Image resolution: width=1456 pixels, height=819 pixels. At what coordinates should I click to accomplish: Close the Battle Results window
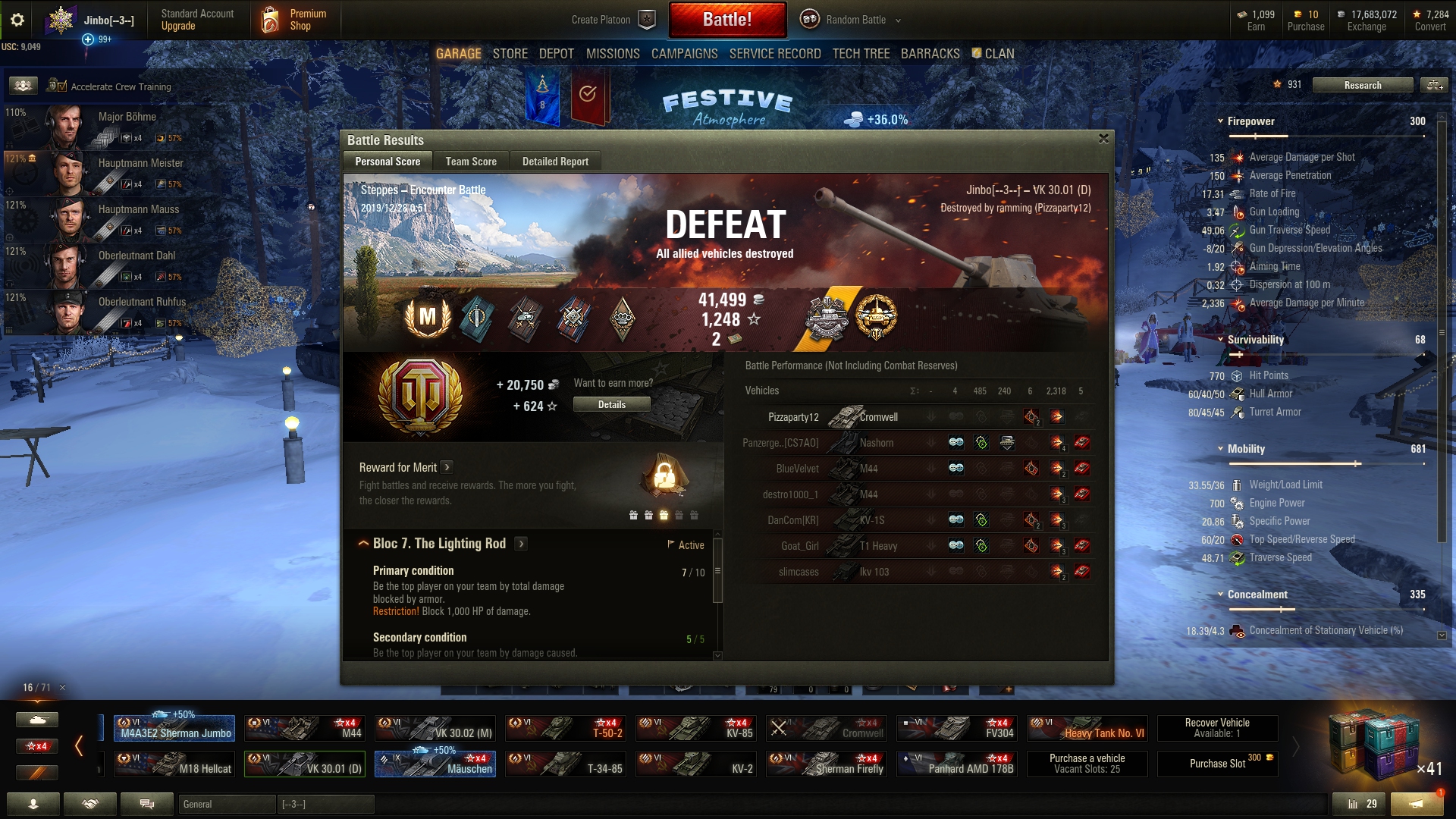click(1103, 139)
